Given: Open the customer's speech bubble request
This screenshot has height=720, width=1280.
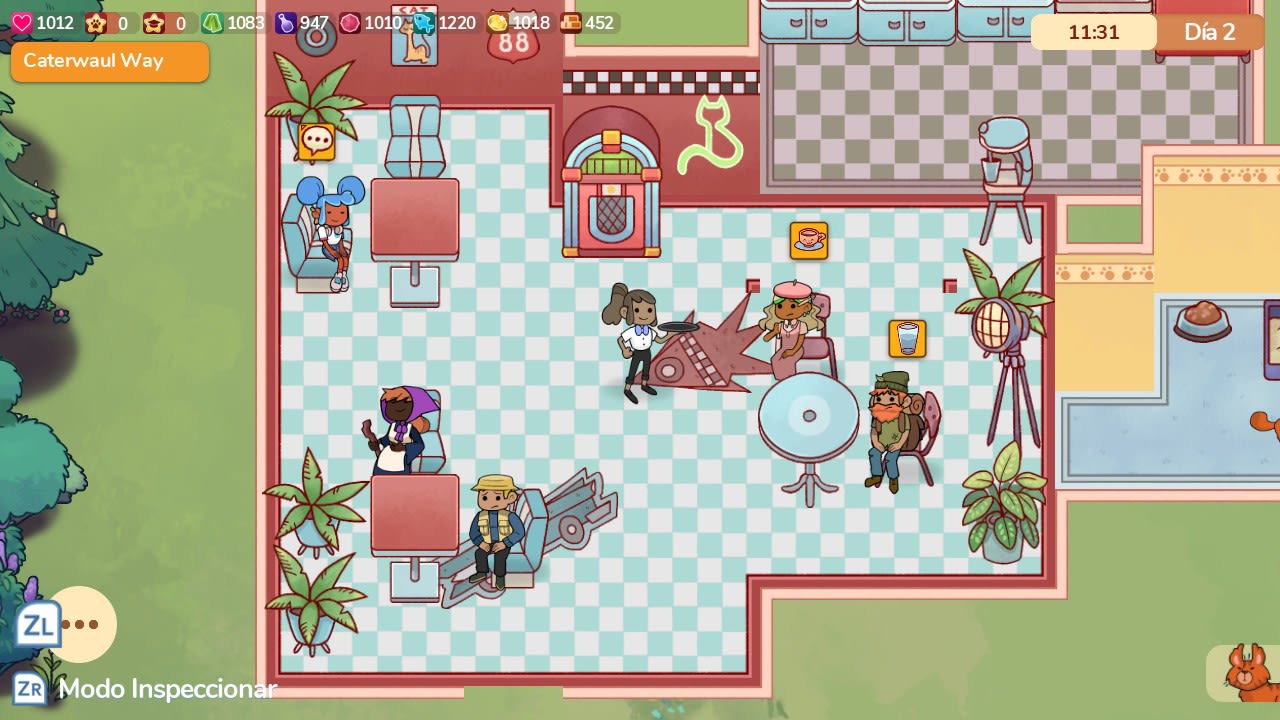Looking at the screenshot, I should click(x=315, y=140).
